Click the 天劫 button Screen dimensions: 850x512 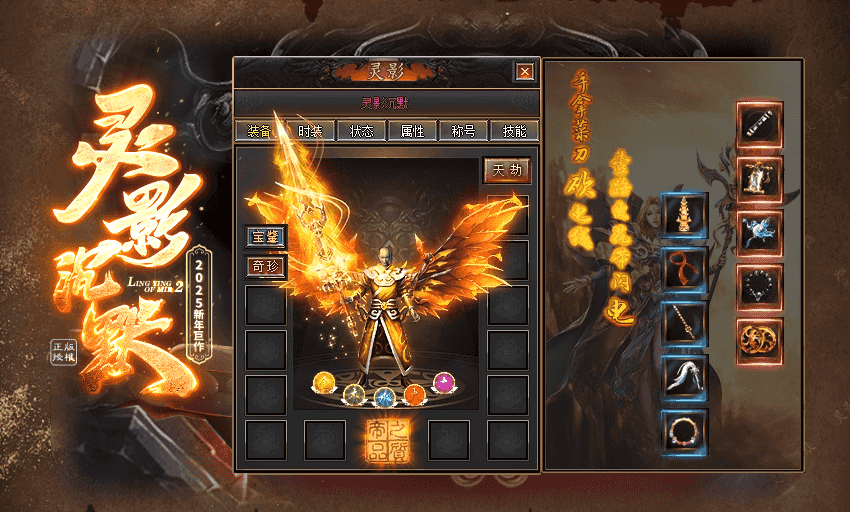507,171
